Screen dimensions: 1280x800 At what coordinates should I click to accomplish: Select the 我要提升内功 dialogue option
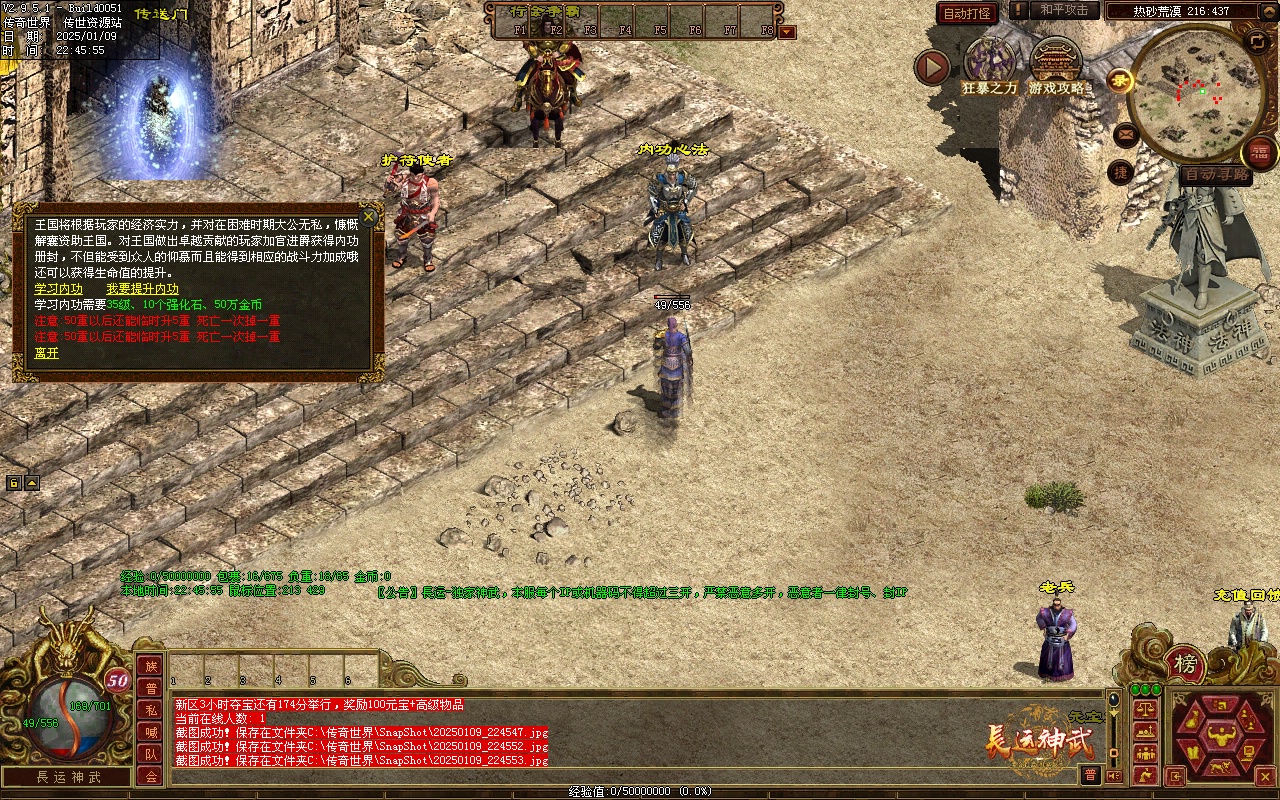point(142,289)
